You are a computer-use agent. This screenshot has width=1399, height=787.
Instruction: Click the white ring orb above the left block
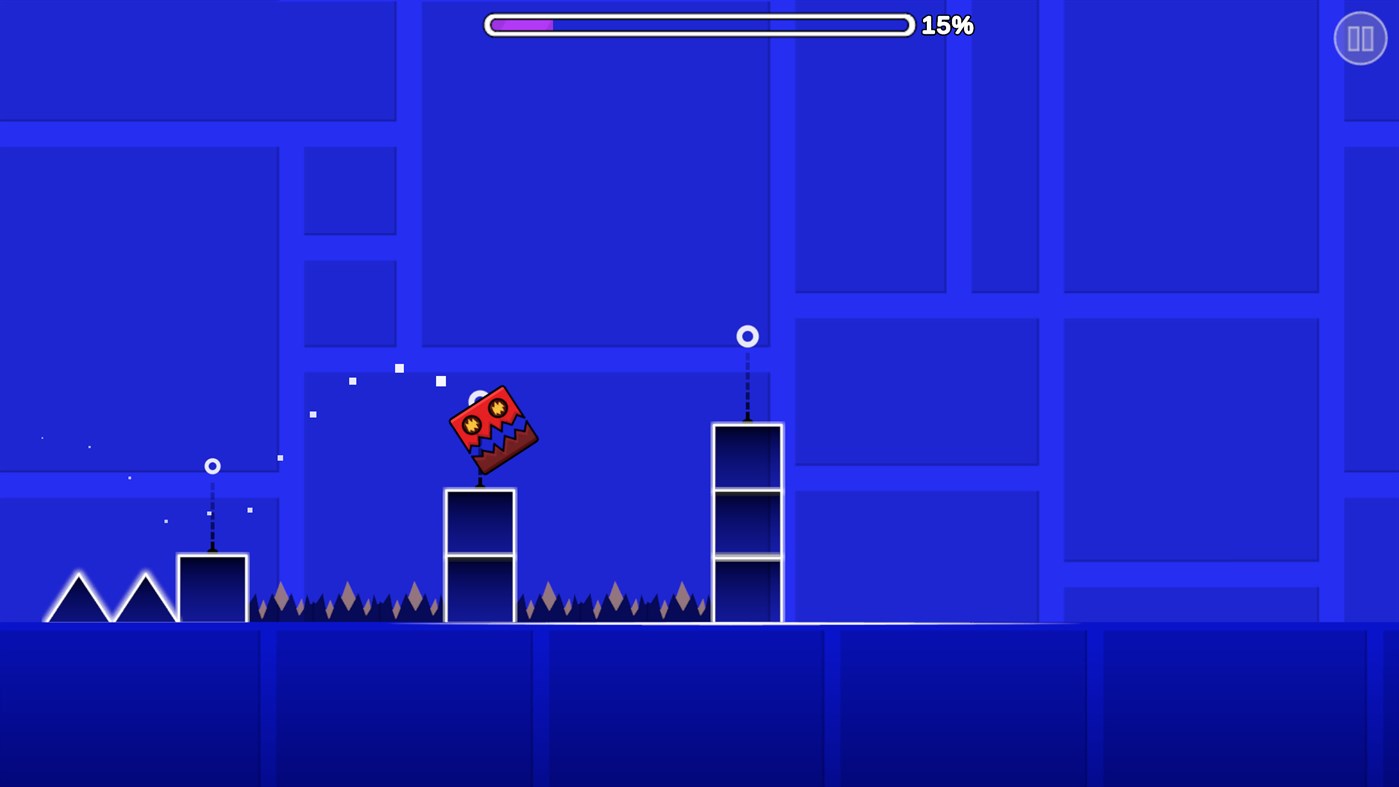212,465
